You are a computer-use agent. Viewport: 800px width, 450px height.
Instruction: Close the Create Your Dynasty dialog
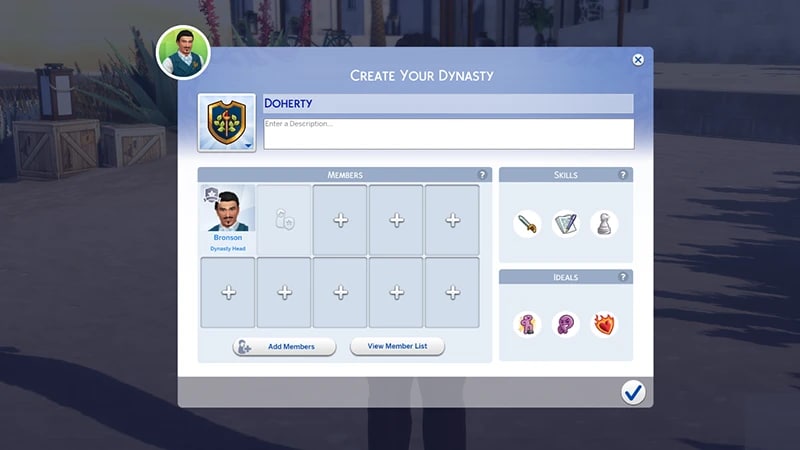pos(638,60)
